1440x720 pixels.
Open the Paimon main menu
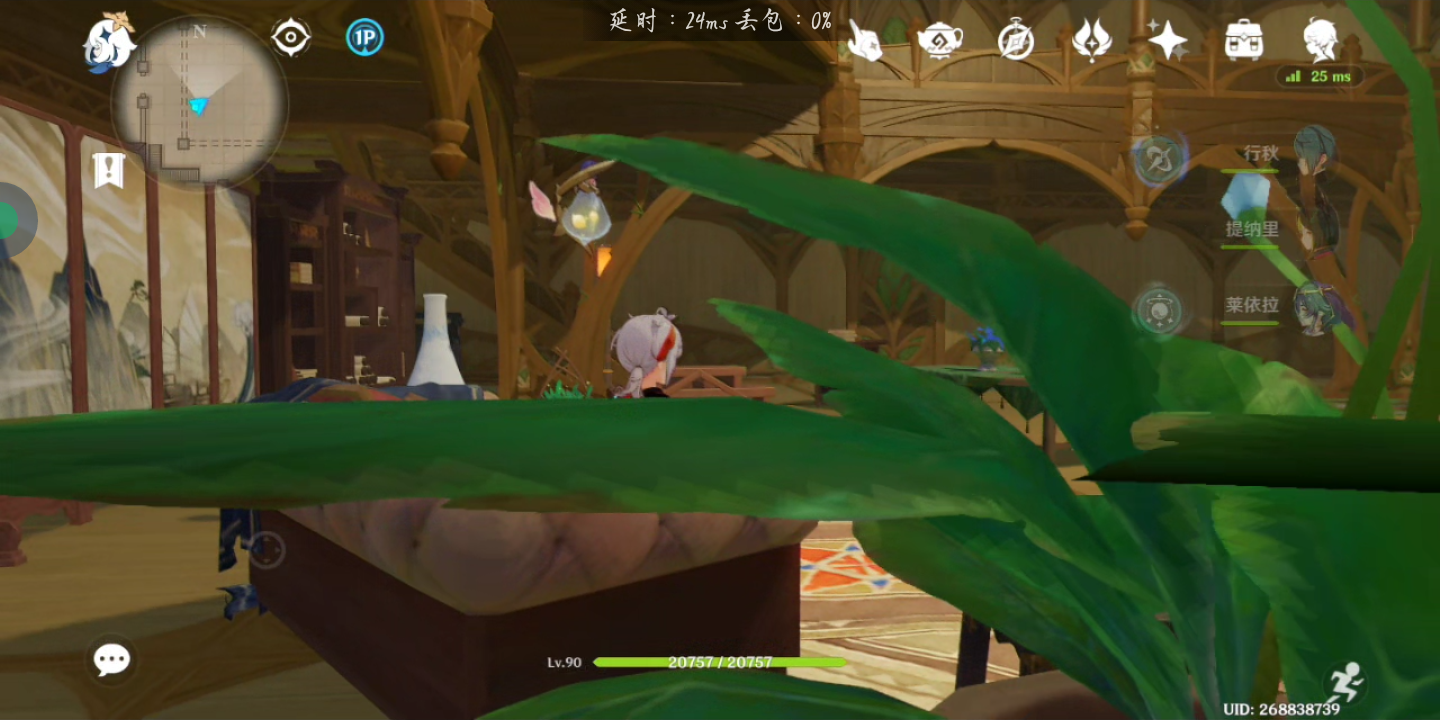coord(108,42)
